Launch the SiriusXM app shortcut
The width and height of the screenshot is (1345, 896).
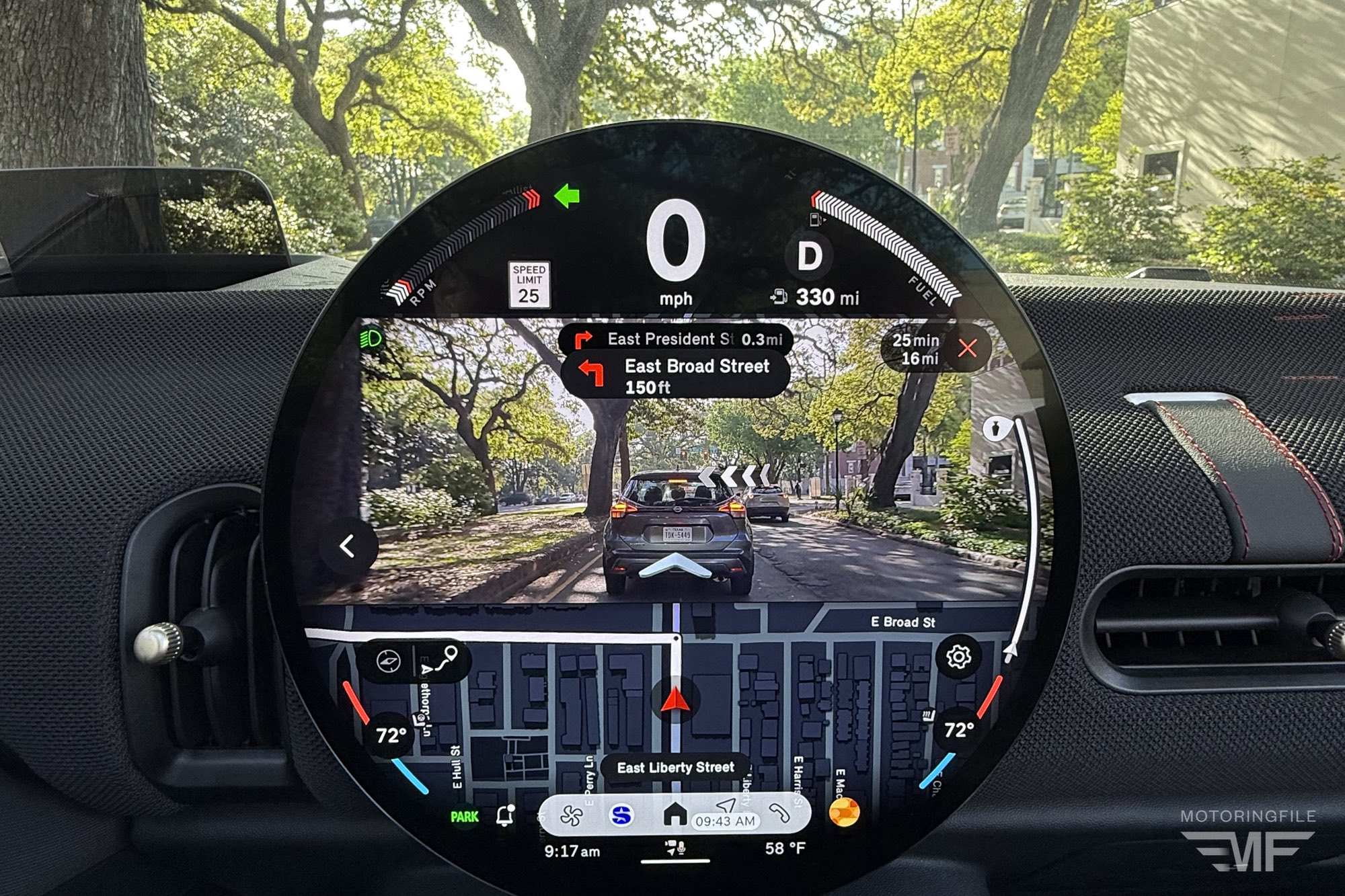coord(622,815)
